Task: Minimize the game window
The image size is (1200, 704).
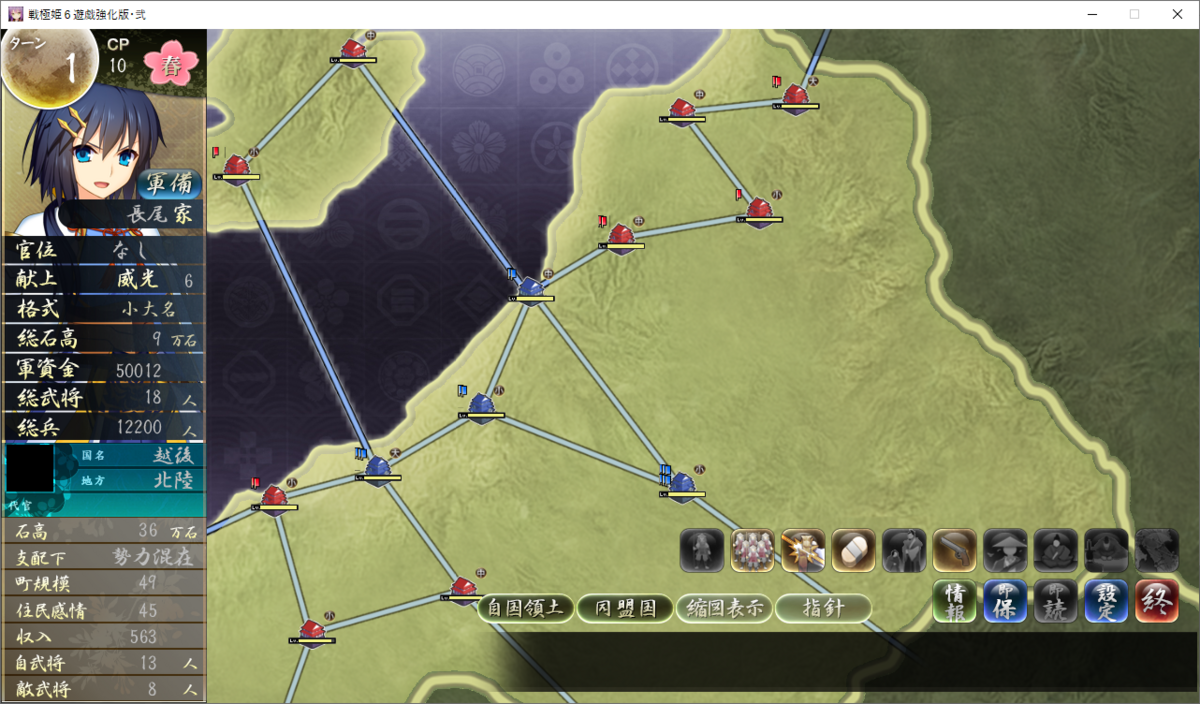Action: [1090, 14]
